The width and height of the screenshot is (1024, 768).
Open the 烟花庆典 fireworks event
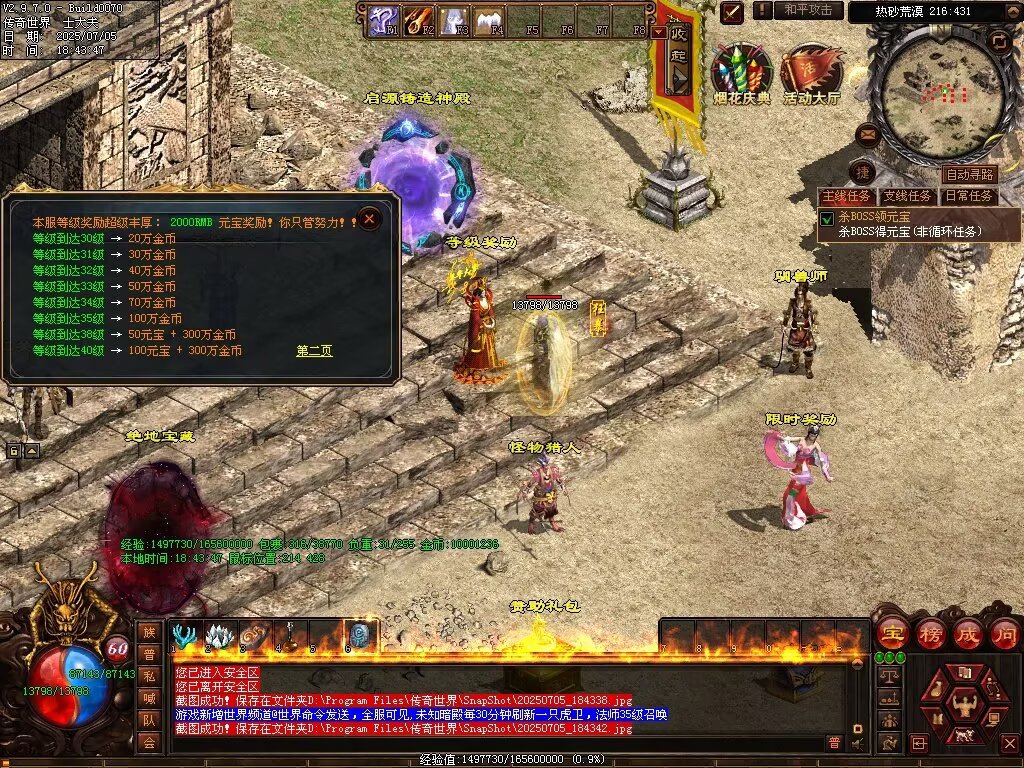pos(741,72)
